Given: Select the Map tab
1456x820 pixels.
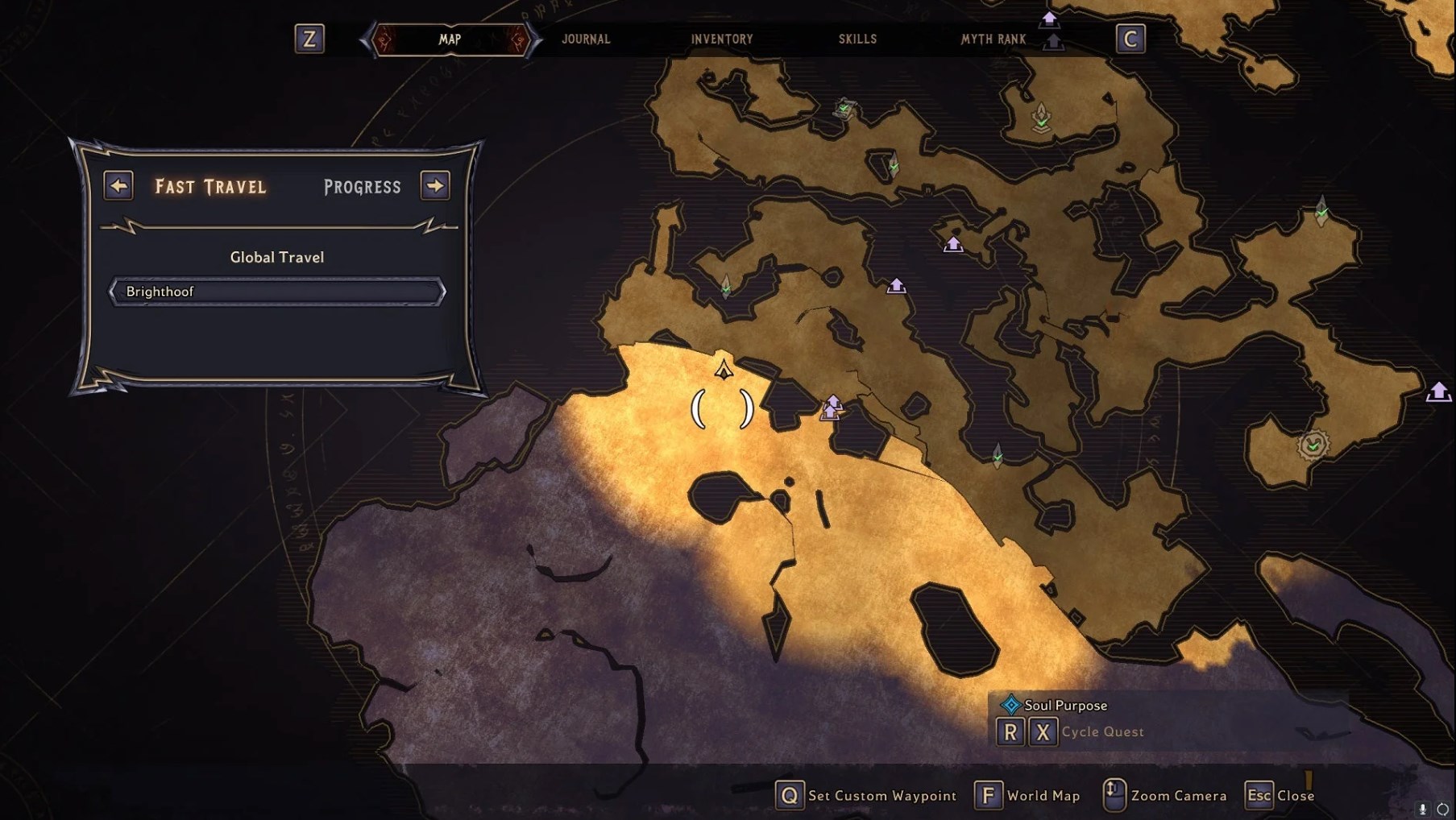Looking at the screenshot, I should click(x=450, y=39).
